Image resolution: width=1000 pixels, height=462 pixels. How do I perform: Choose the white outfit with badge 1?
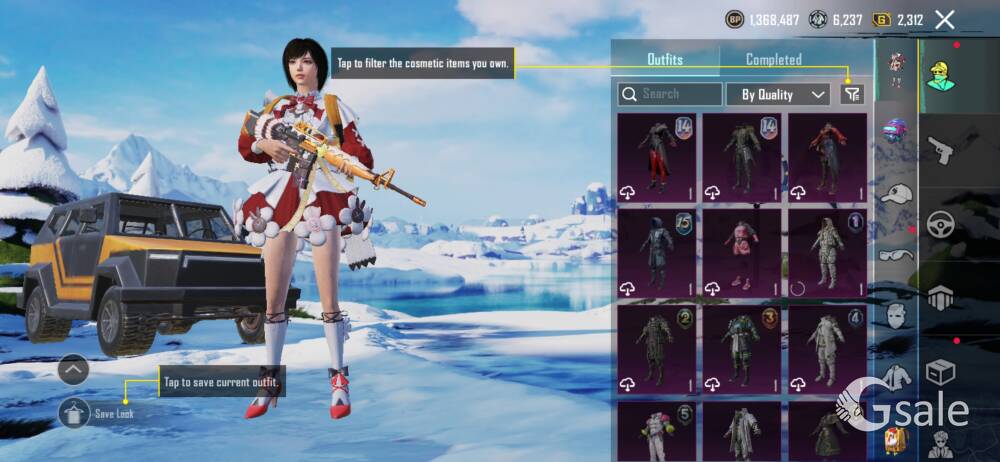pyautogui.click(x=827, y=253)
